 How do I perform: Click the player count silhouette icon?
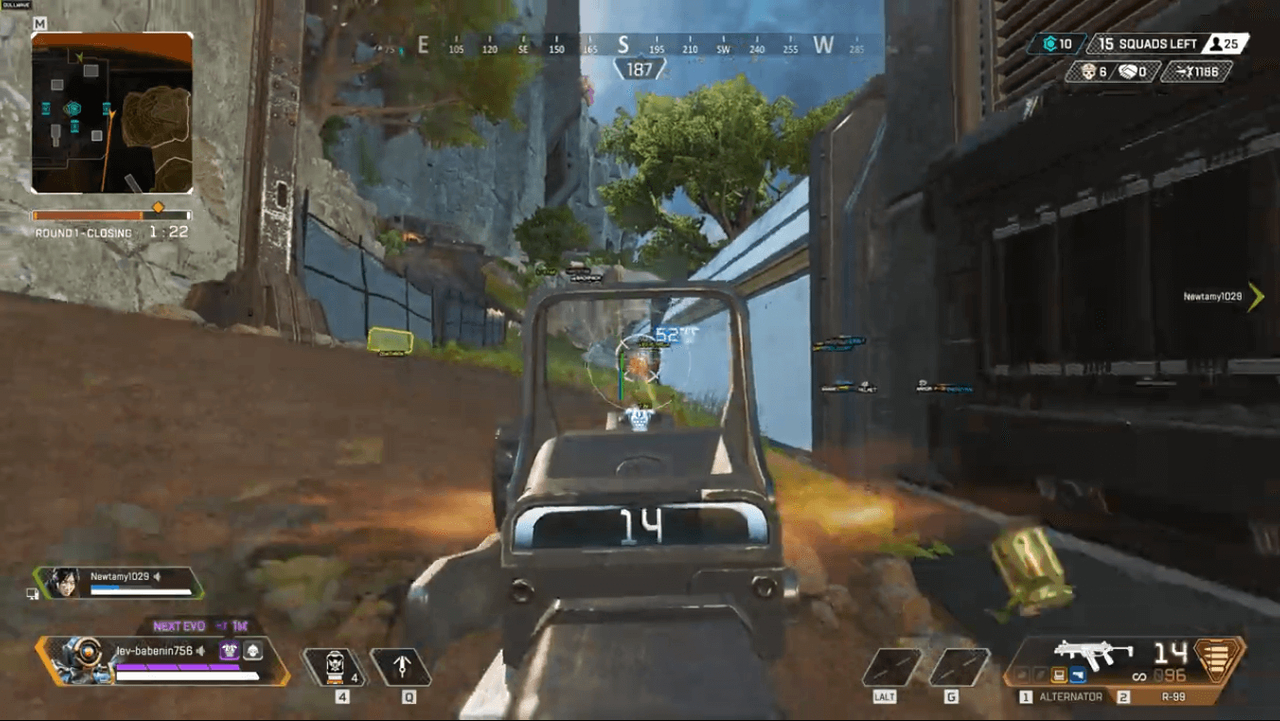pos(1216,43)
